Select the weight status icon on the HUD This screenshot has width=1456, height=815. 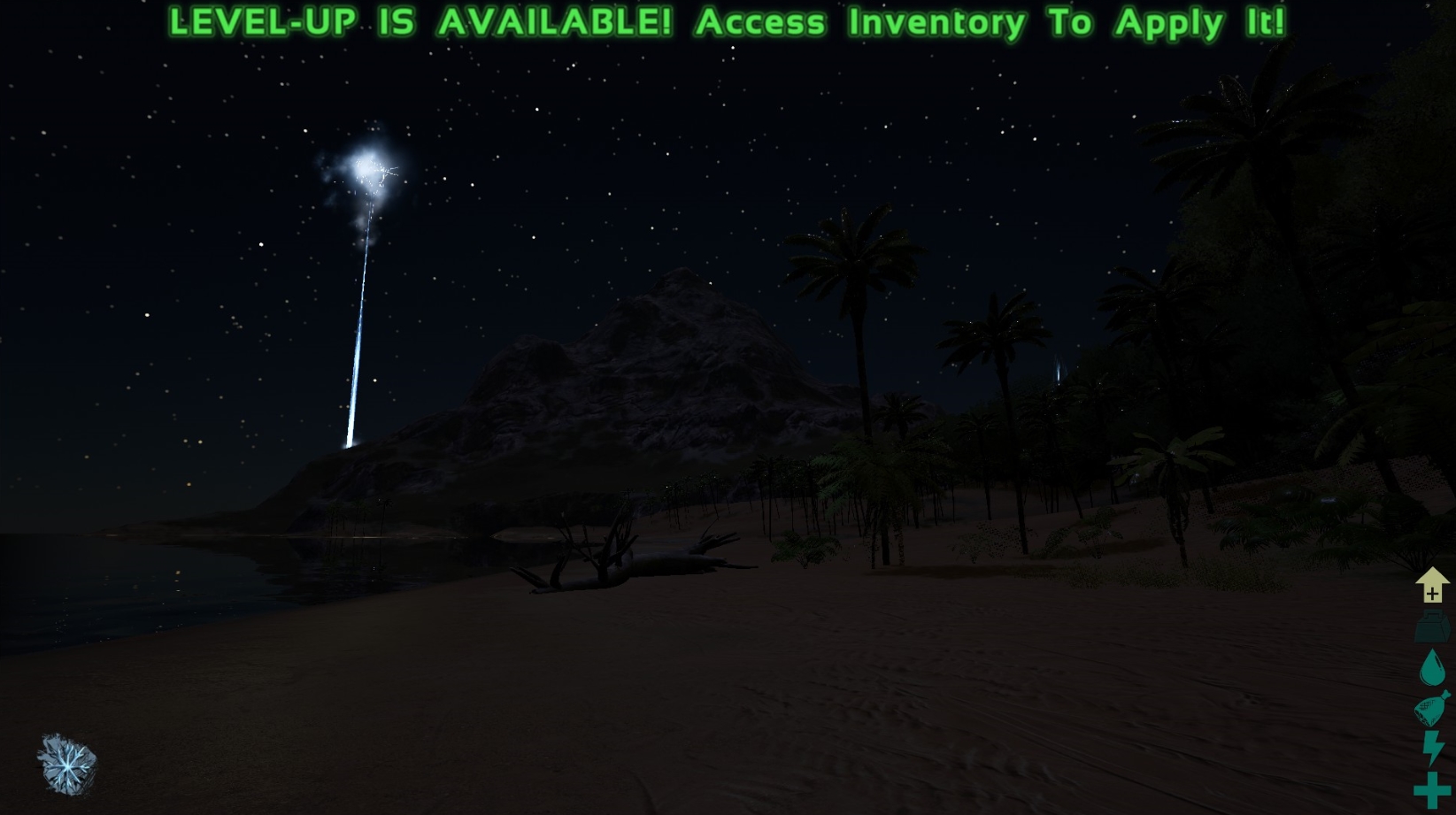1432,628
